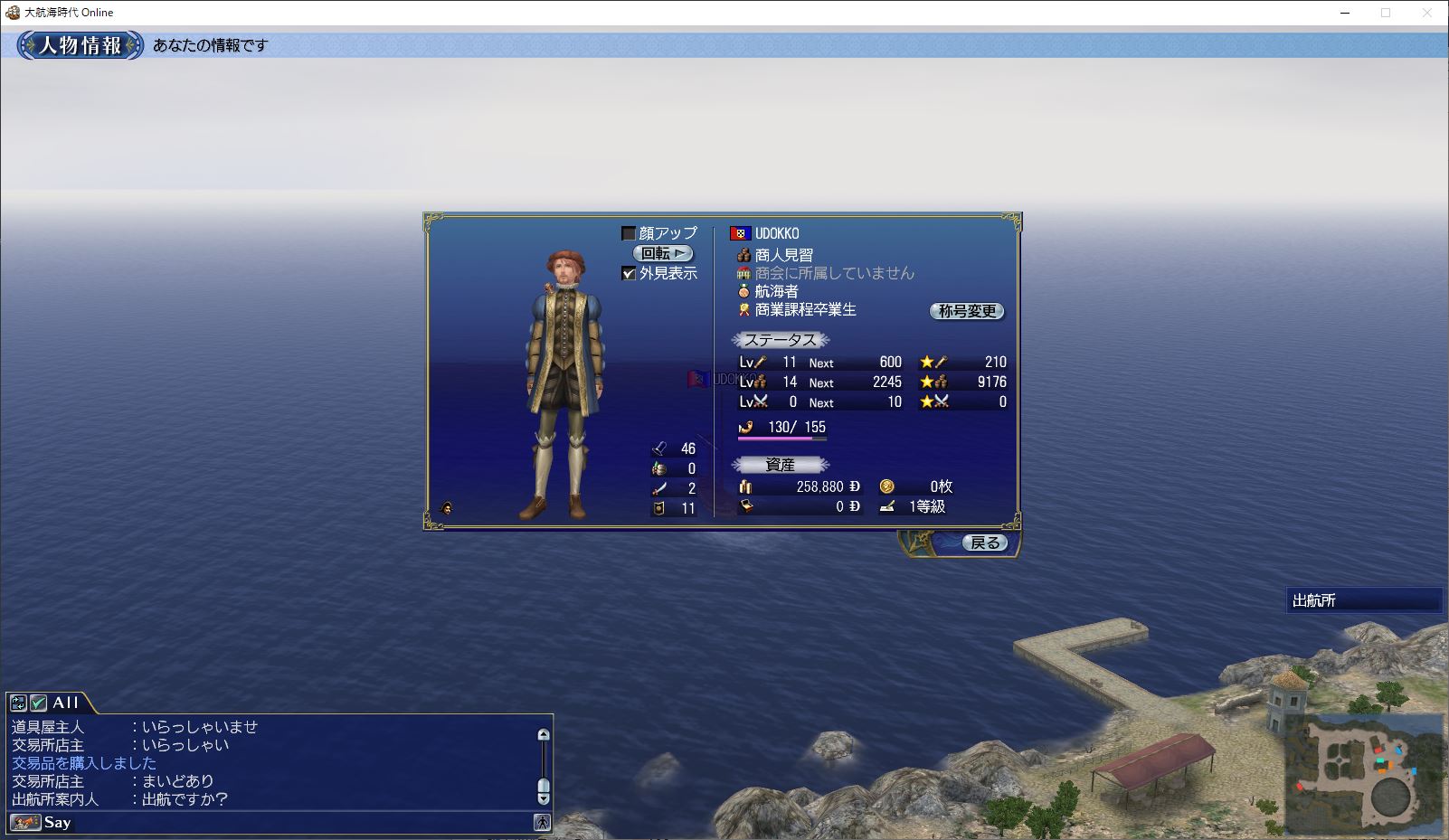The height and width of the screenshot is (840, 1449).
Task: Open the 称号変更 title change button
Action: pyautogui.click(x=967, y=311)
